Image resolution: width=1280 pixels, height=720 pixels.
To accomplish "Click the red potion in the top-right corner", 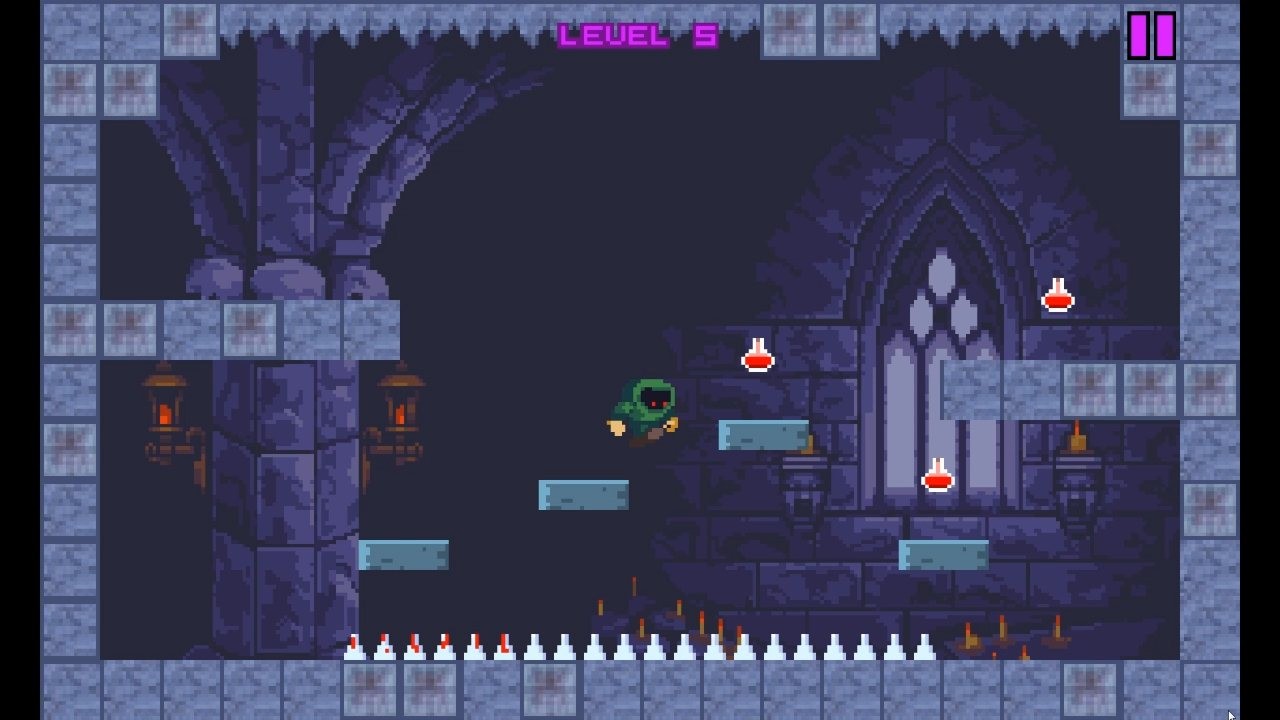I will coord(1057,295).
